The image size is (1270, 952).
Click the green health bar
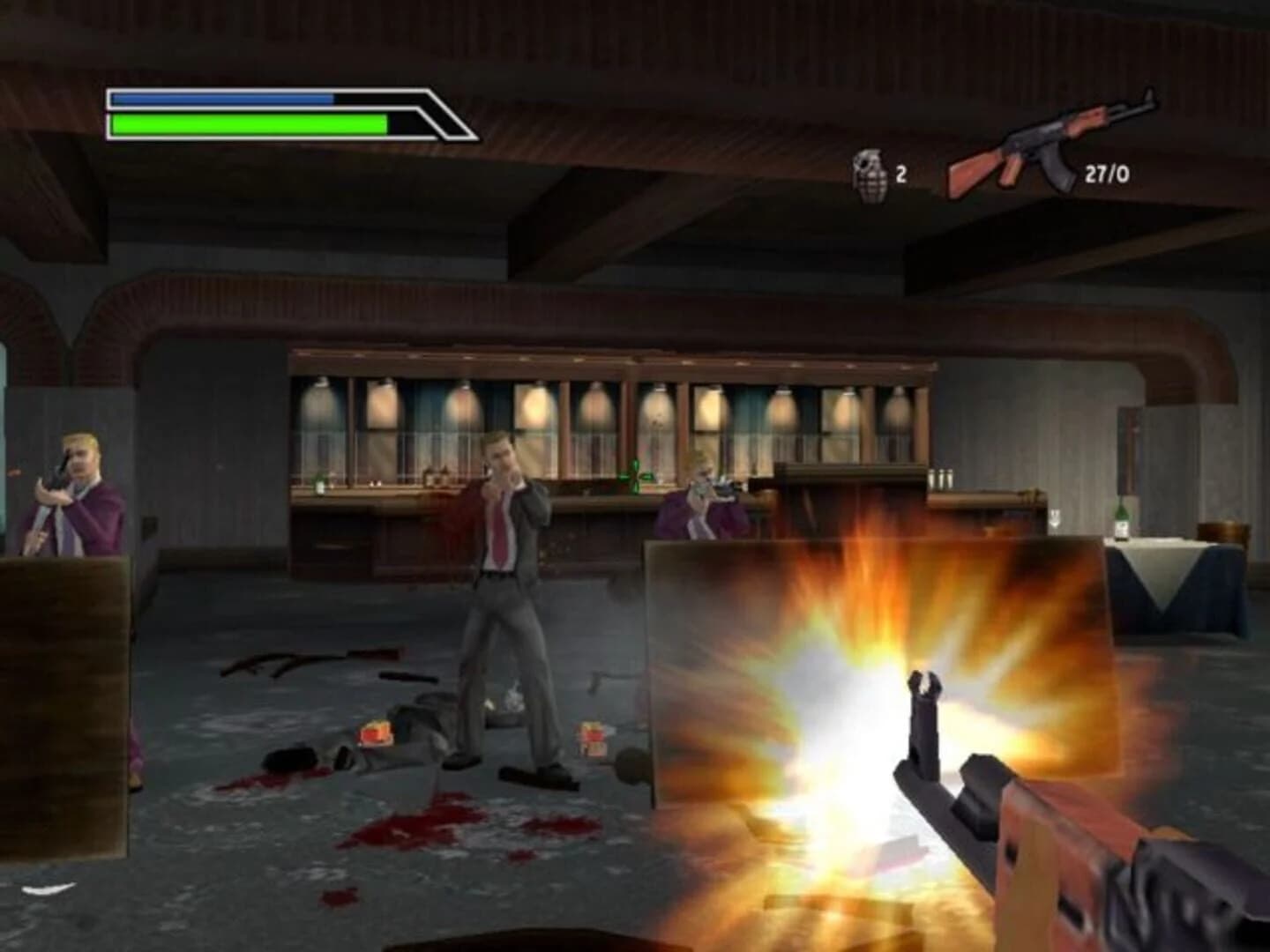point(247,123)
